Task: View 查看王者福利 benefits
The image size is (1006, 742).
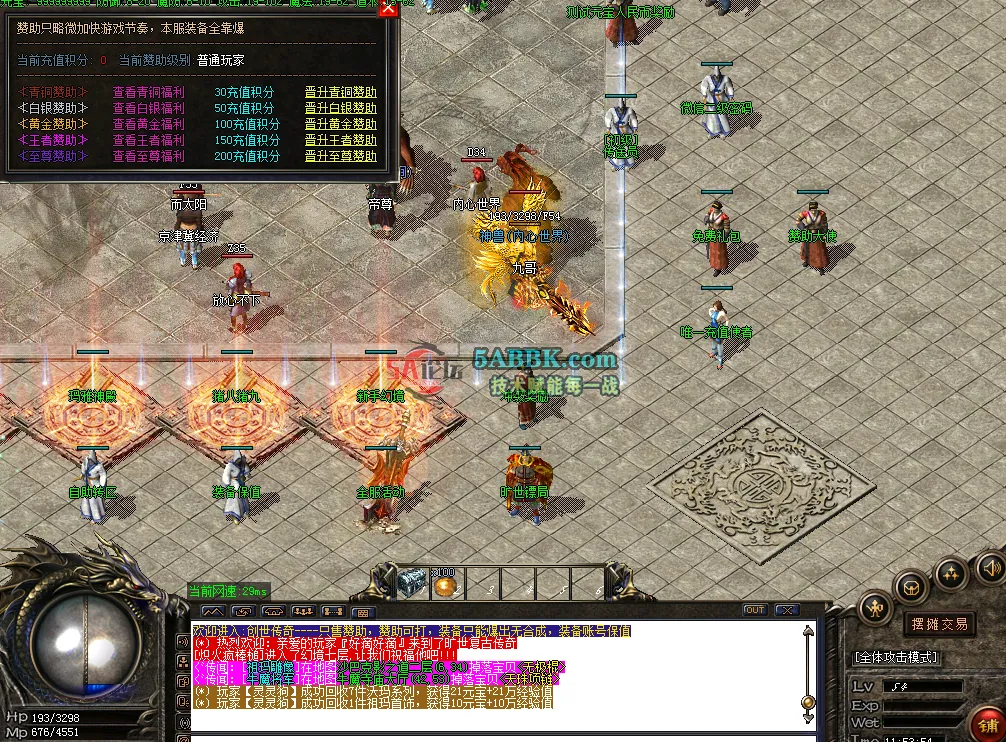Action: point(148,140)
